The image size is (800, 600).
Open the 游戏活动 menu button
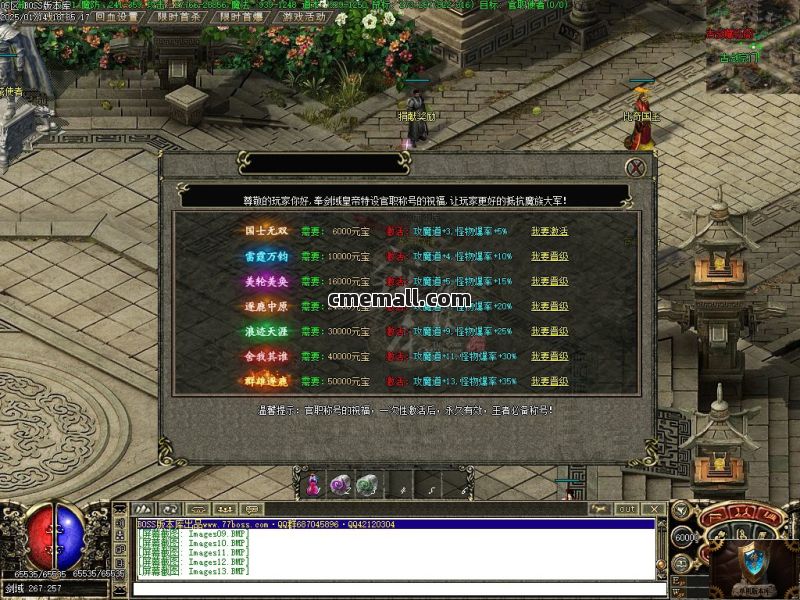304,17
